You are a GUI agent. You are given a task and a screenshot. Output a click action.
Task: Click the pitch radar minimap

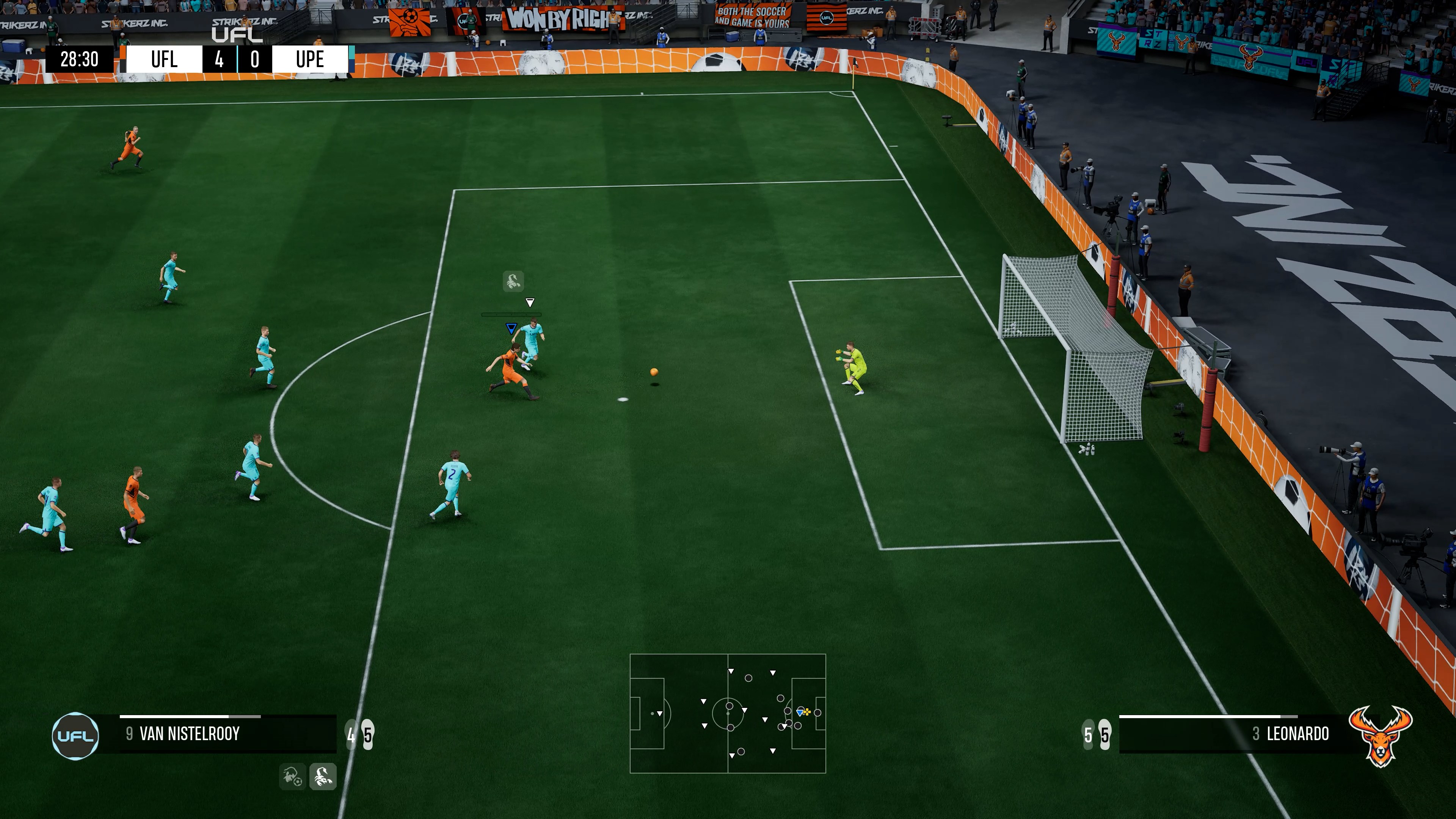[x=728, y=713]
